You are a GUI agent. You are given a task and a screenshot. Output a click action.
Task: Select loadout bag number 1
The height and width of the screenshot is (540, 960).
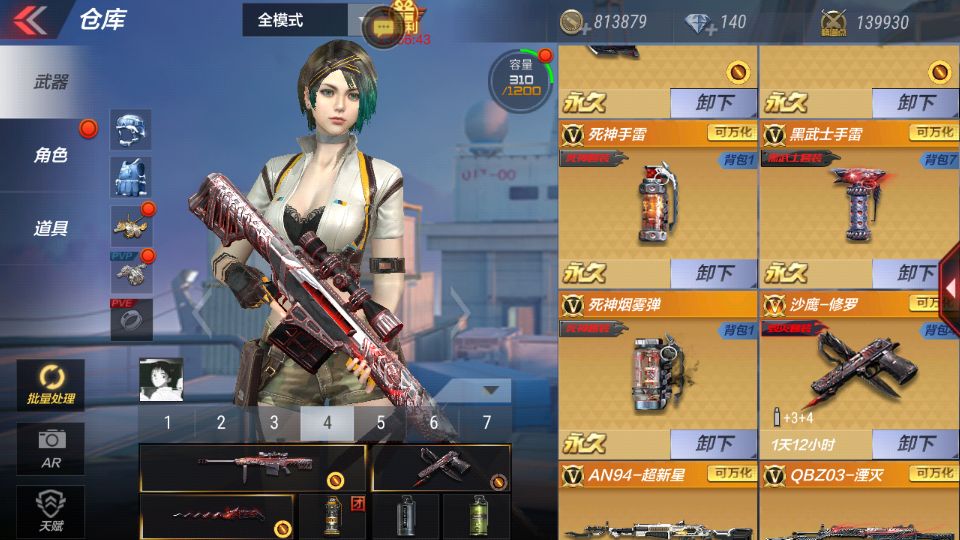(x=167, y=422)
